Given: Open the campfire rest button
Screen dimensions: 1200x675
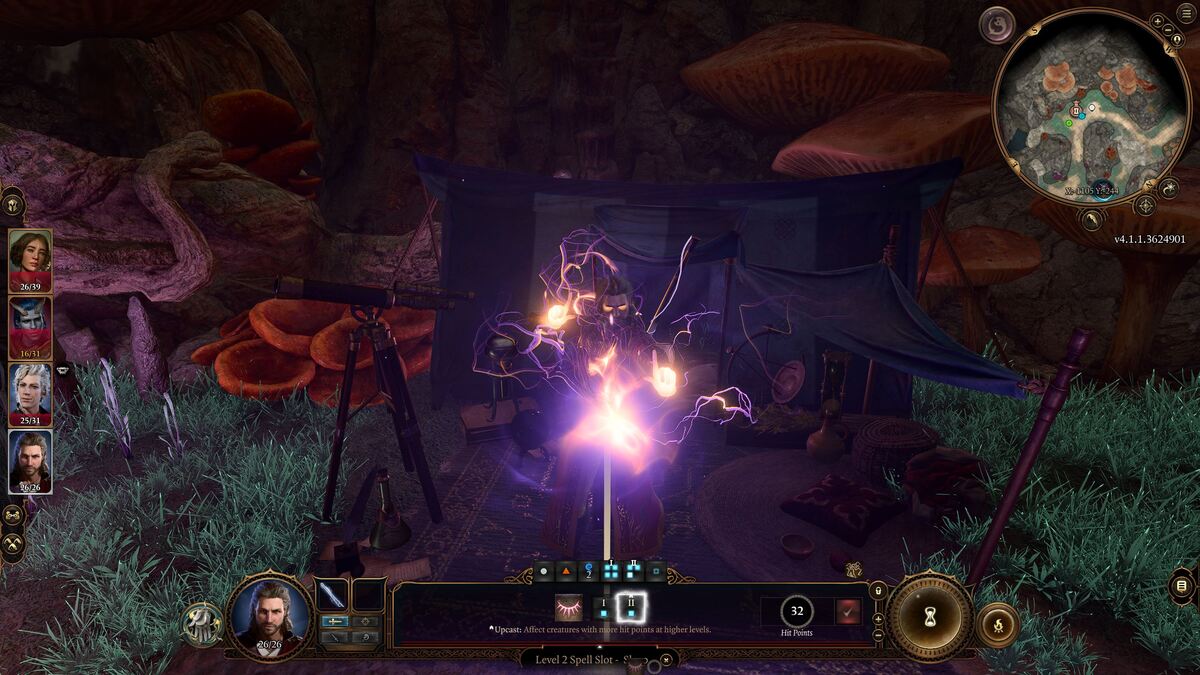Looking at the screenshot, I should 997,625.
